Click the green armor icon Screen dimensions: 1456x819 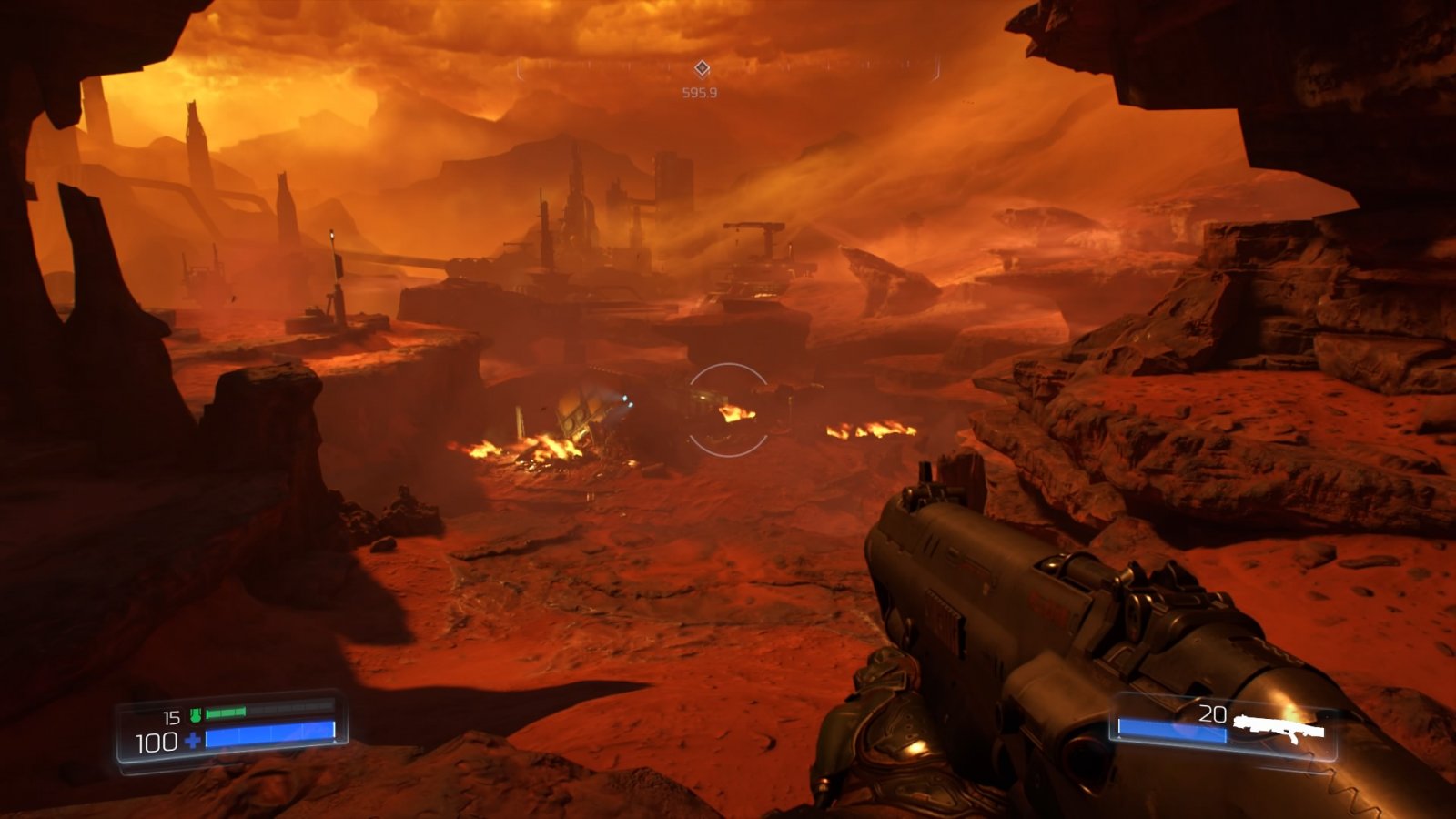(195, 715)
